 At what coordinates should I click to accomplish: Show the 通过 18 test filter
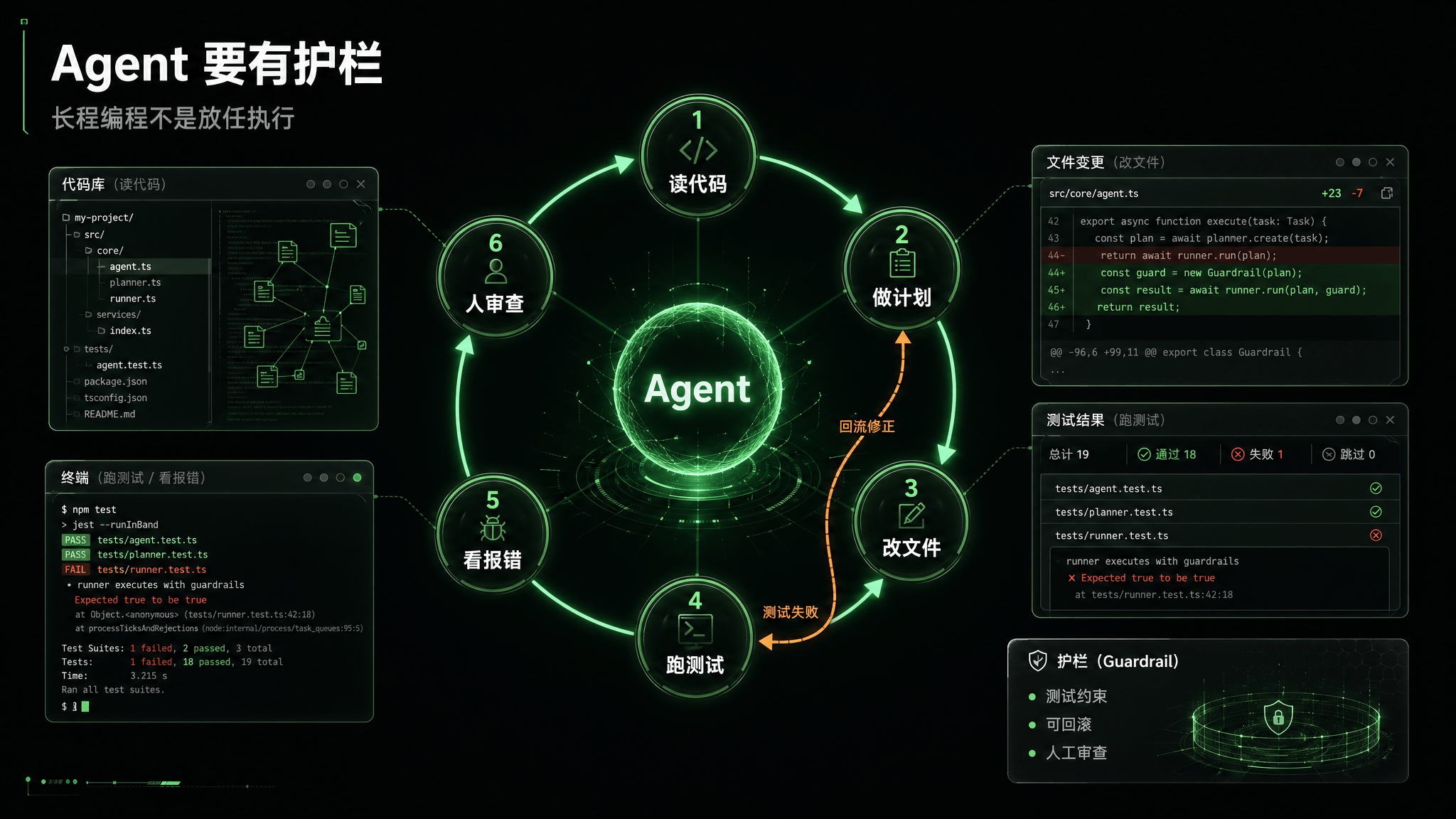coord(1167,454)
